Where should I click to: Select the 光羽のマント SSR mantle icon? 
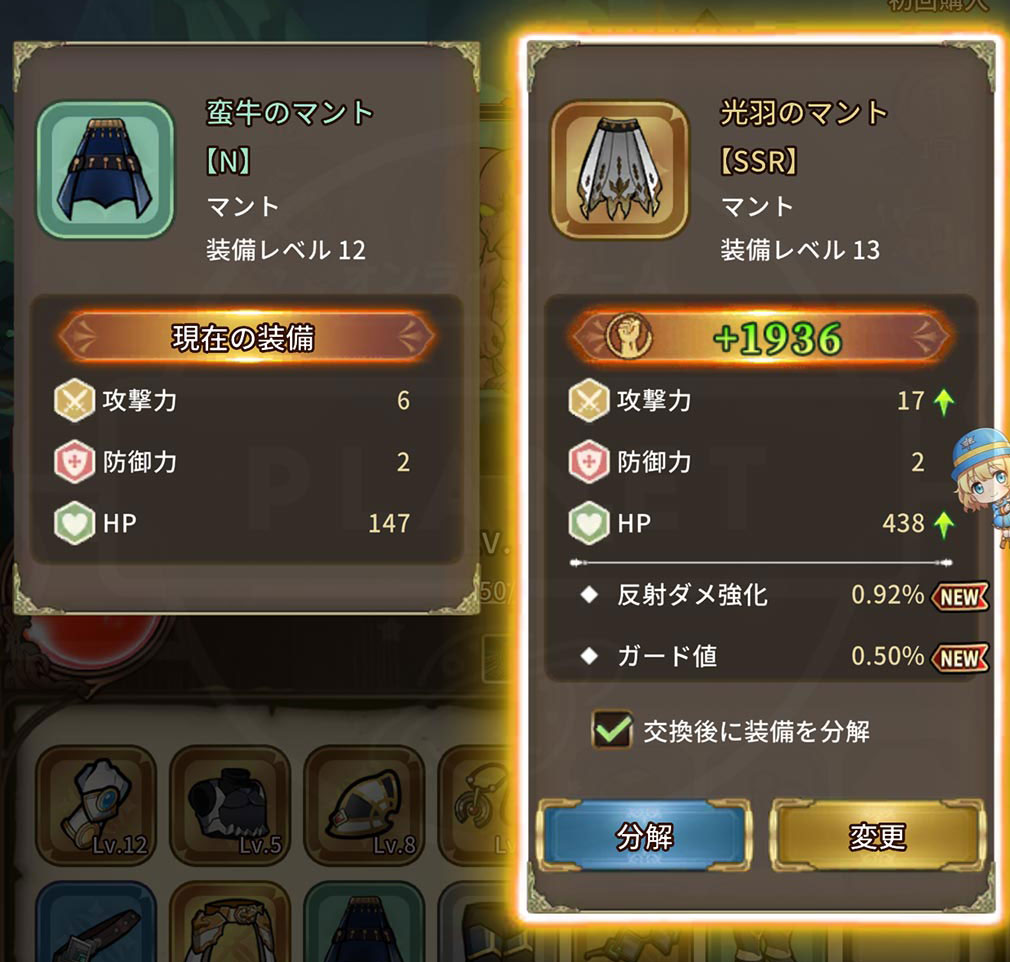[x=620, y=170]
